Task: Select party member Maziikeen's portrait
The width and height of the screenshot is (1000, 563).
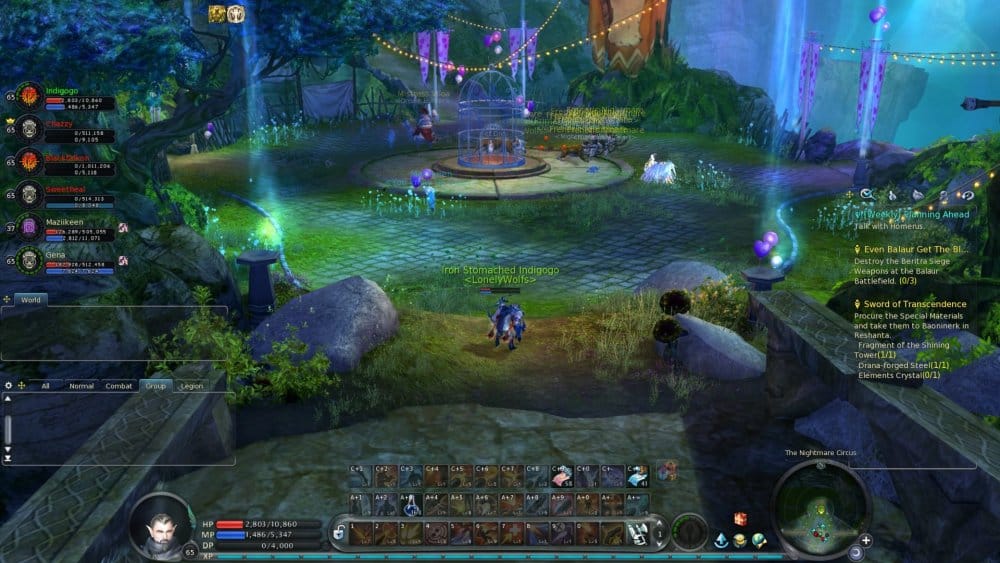Action: pos(29,228)
